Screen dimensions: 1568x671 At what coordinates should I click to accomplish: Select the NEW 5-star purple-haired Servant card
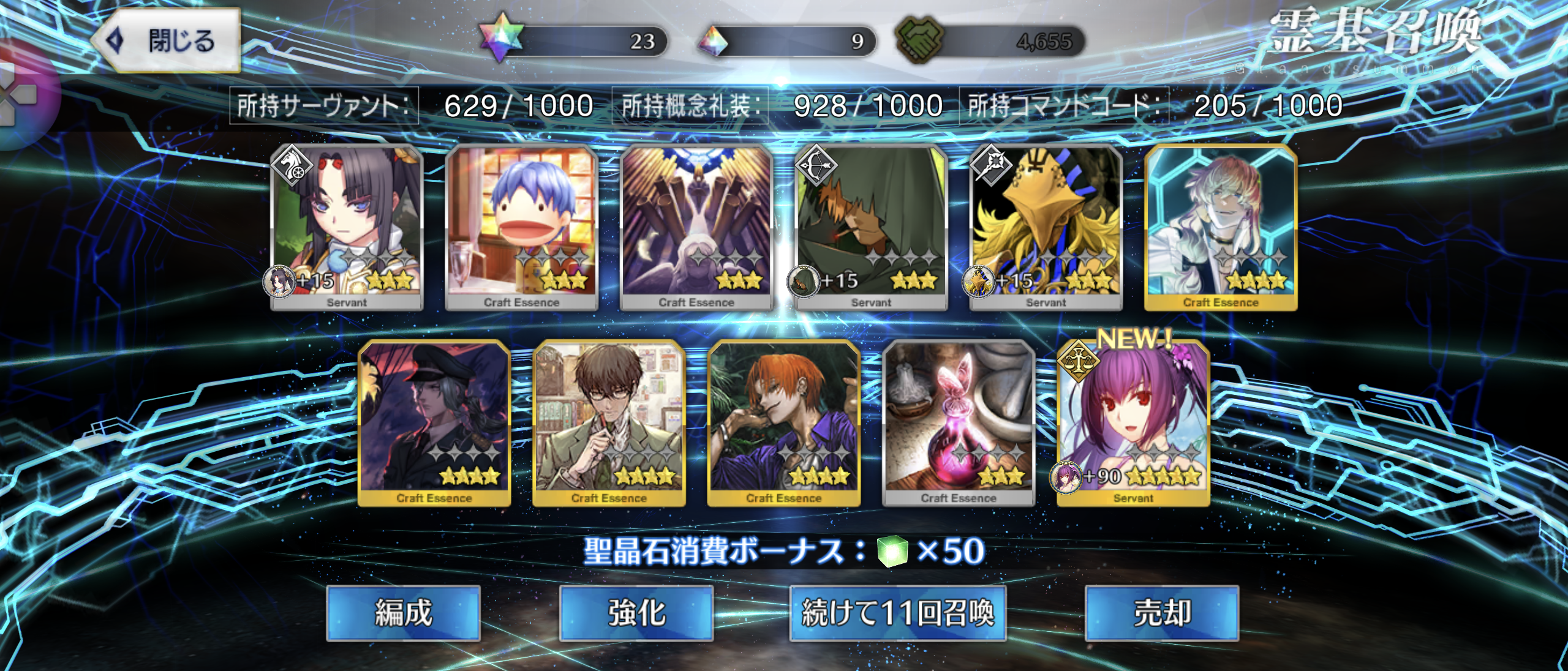1133,422
